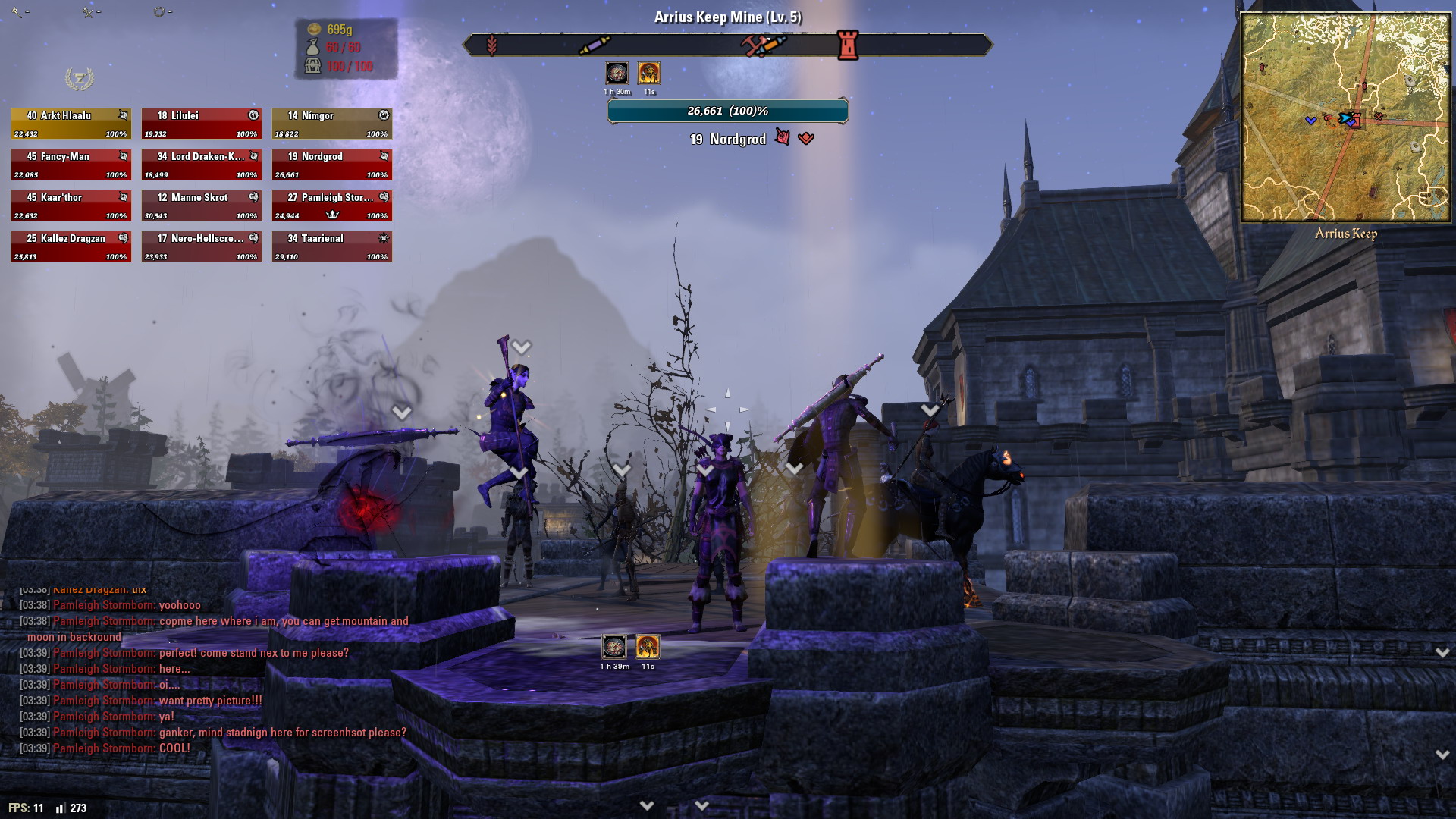The image size is (1456, 819).
Task: Choose Fancy-Man in the group list
Action: click(x=71, y=165)
